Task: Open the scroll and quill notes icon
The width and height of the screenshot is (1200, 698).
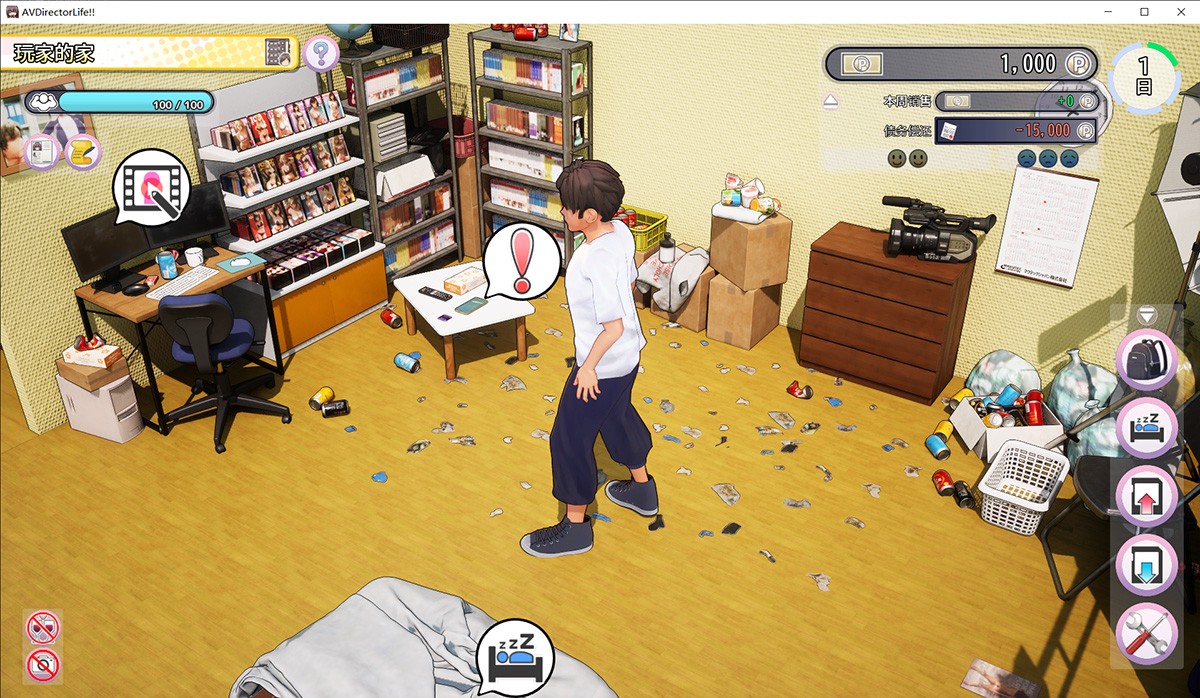Action: pyautogui.click(x=83, y=152)
